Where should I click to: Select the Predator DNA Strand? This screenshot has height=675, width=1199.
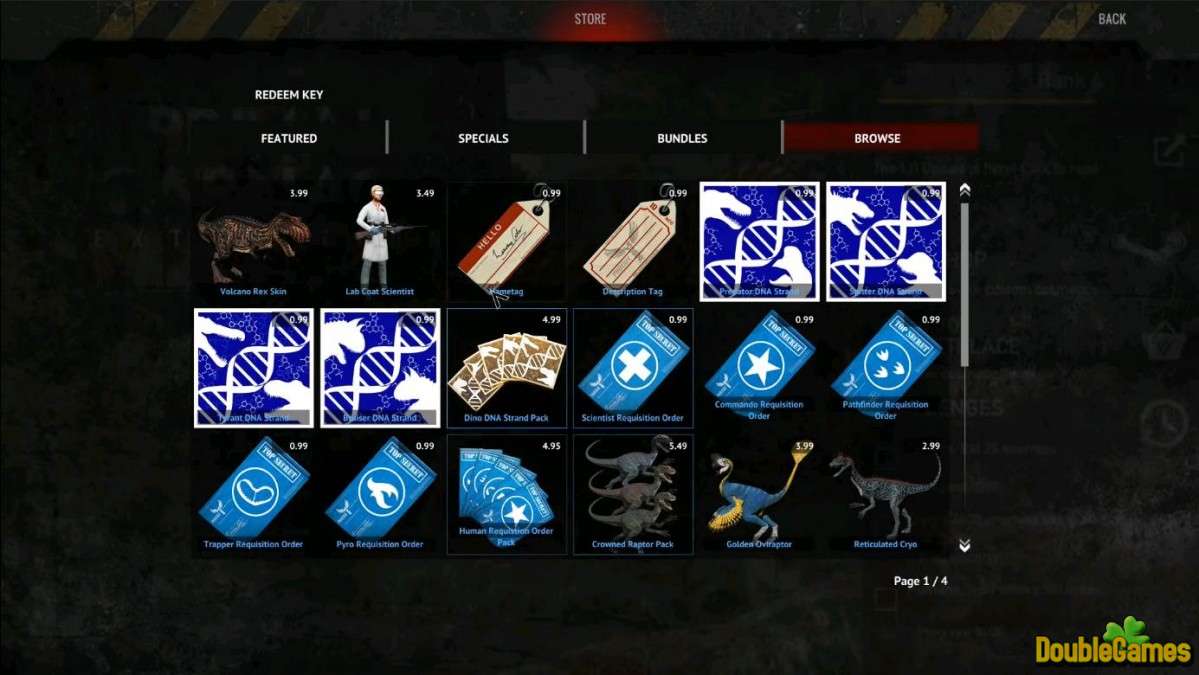coord(759,242)
